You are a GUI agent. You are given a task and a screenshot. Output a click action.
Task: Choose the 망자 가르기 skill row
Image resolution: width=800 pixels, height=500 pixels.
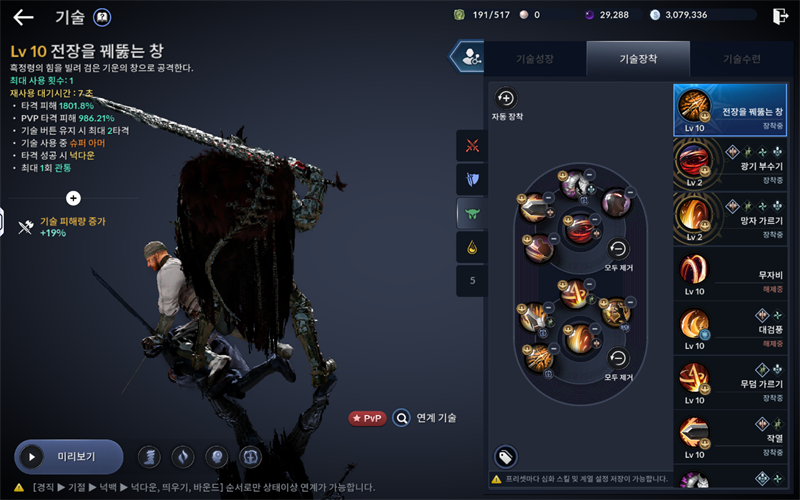tap(736, 218)
